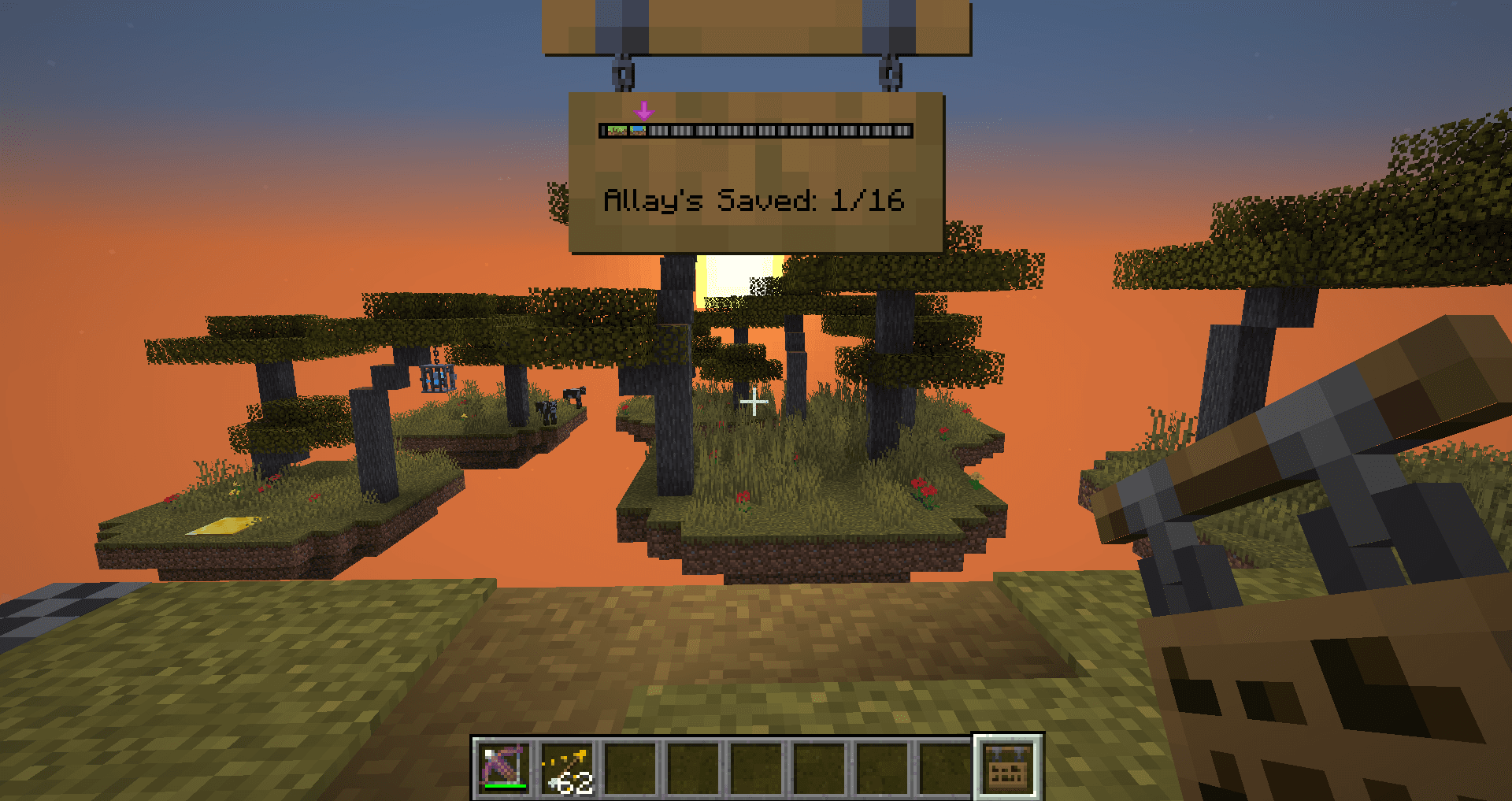Click the water-biome icon beside the grass icon
The image size is (1512, 801).
[x=638, y=131]
